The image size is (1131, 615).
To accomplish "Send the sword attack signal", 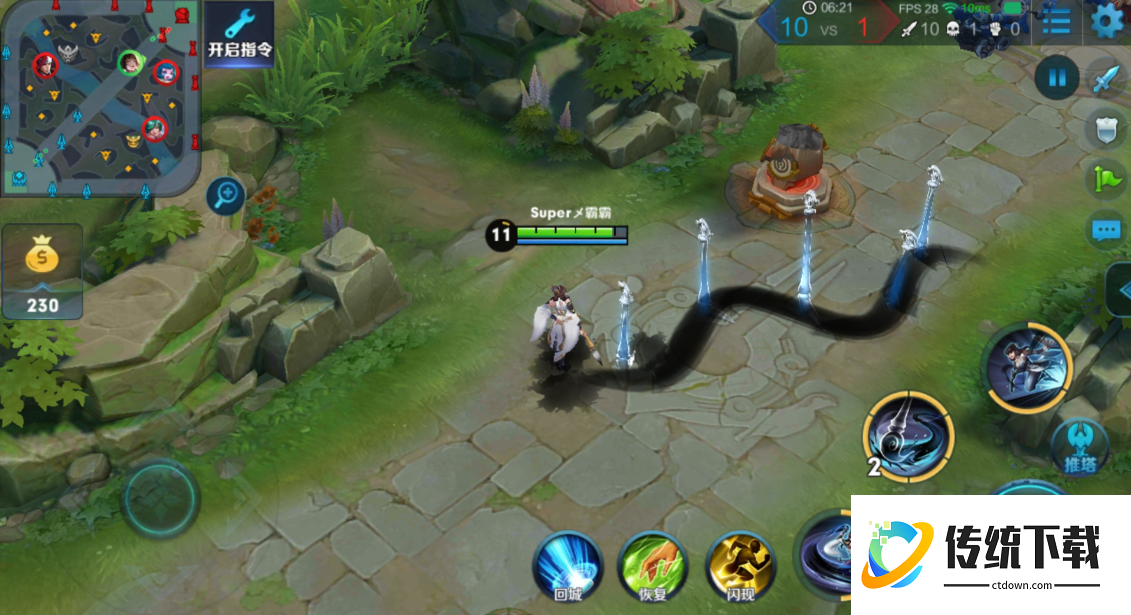I will [x=1104, y=78].
